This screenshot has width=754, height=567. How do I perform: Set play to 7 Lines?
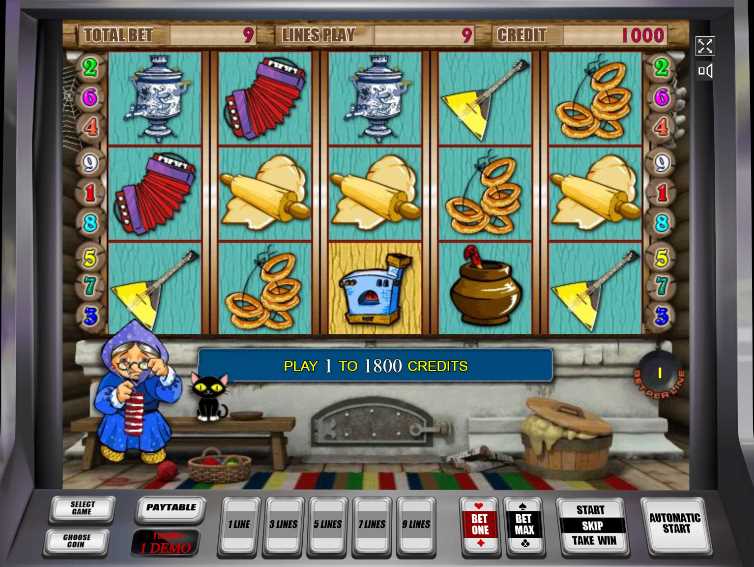(372, 525)
